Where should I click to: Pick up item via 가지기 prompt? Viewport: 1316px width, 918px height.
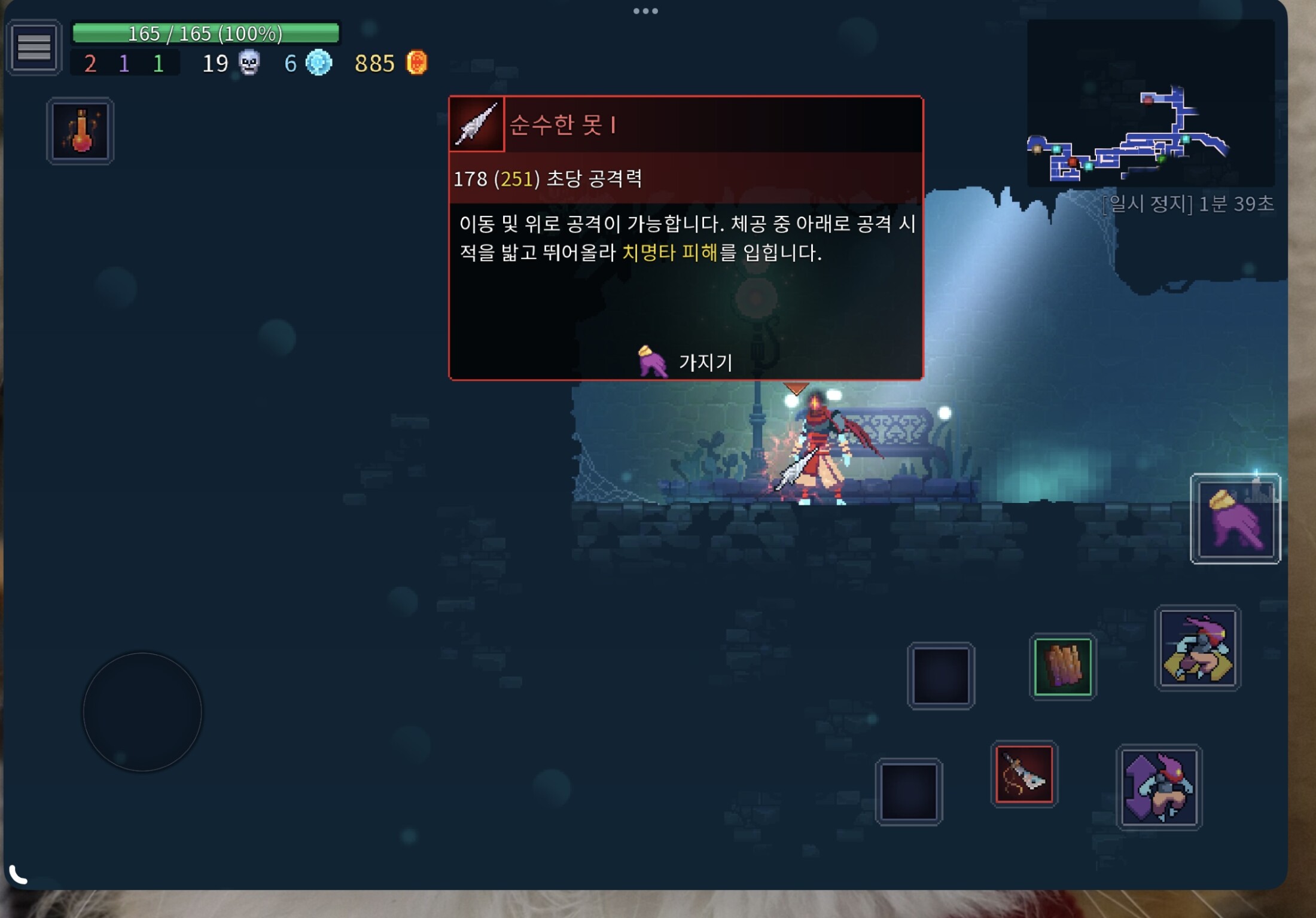click(687, 362)
